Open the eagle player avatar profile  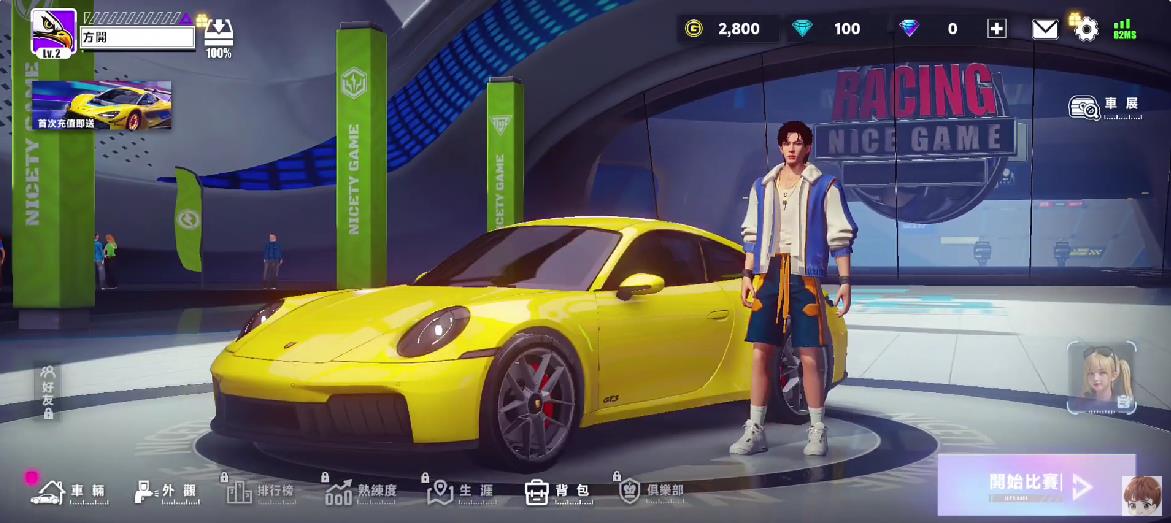coord(53,32)
